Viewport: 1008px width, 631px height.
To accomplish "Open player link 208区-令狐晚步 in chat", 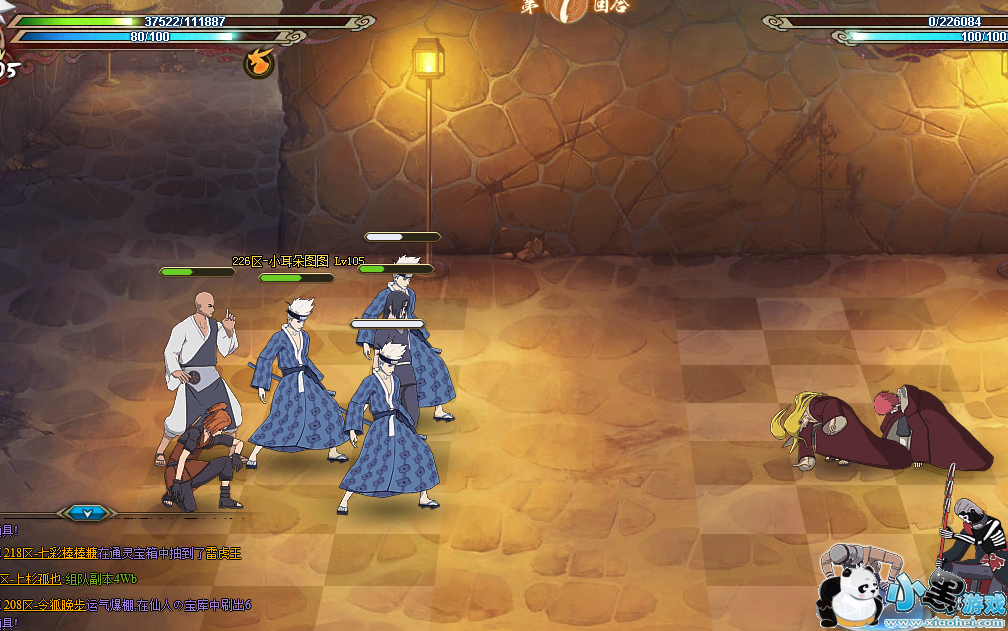I will pyautogui.click(x=46, y=604).
